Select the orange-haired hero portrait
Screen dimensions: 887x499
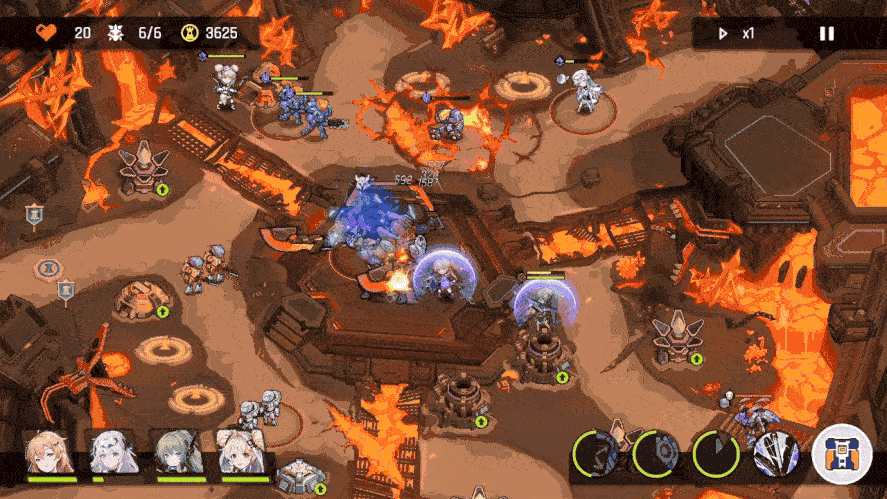point(50,454)
